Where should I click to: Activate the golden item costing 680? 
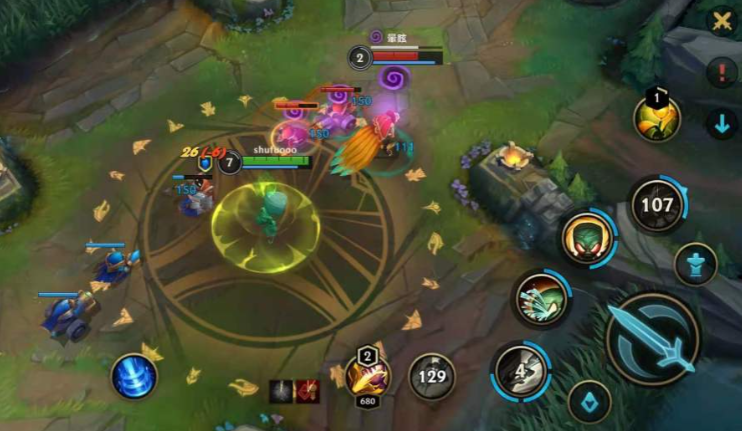(x=366, y=377)
